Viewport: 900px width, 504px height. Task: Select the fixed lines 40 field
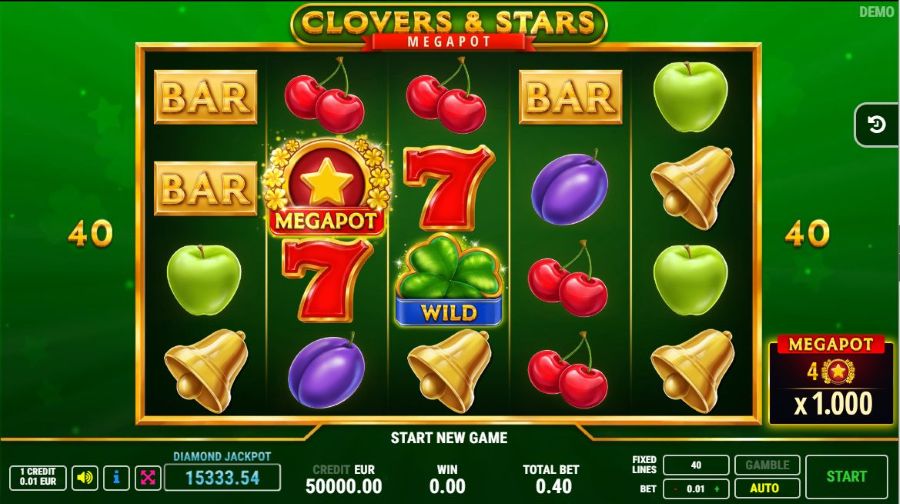coord(695,465)
